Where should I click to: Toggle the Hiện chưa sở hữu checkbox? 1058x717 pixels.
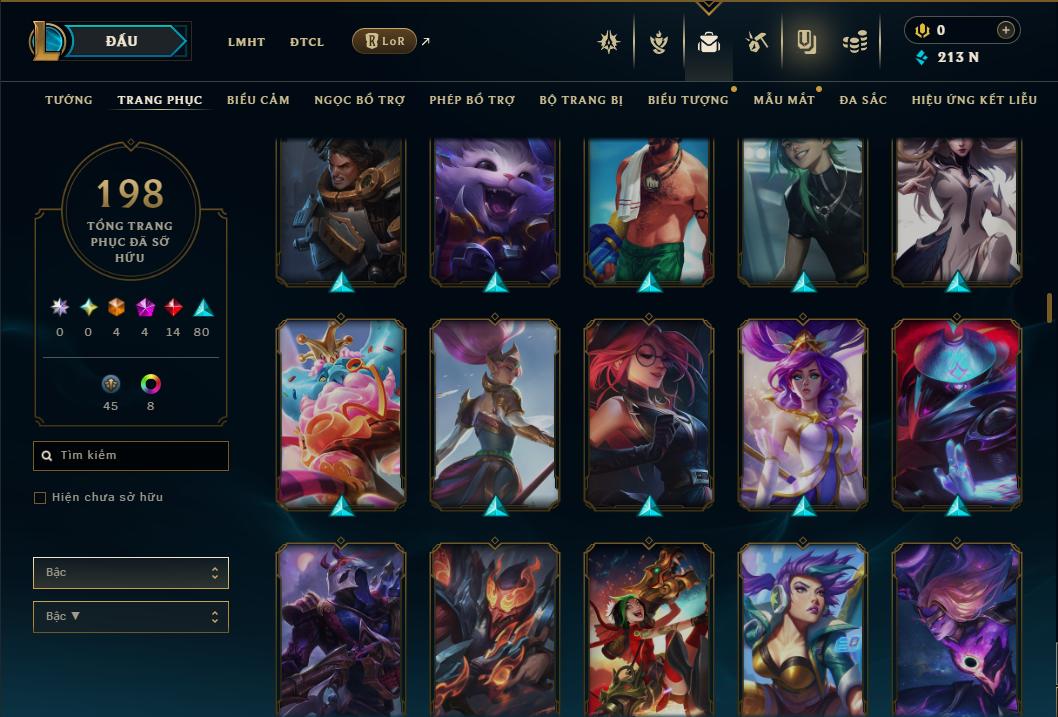pyautogui.click(x=40, y=498)
